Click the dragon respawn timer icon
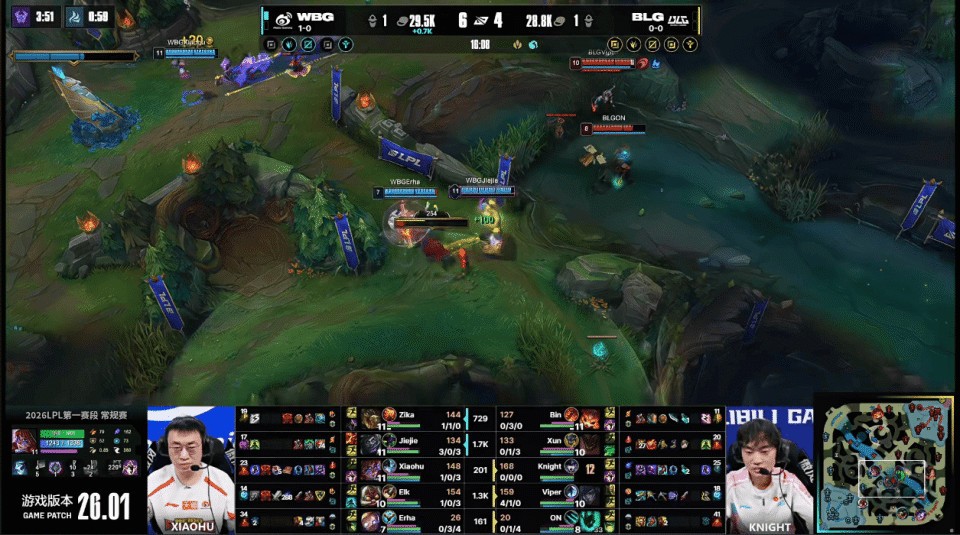The height and width of the screenshot is (535, 960). (75, 16)
